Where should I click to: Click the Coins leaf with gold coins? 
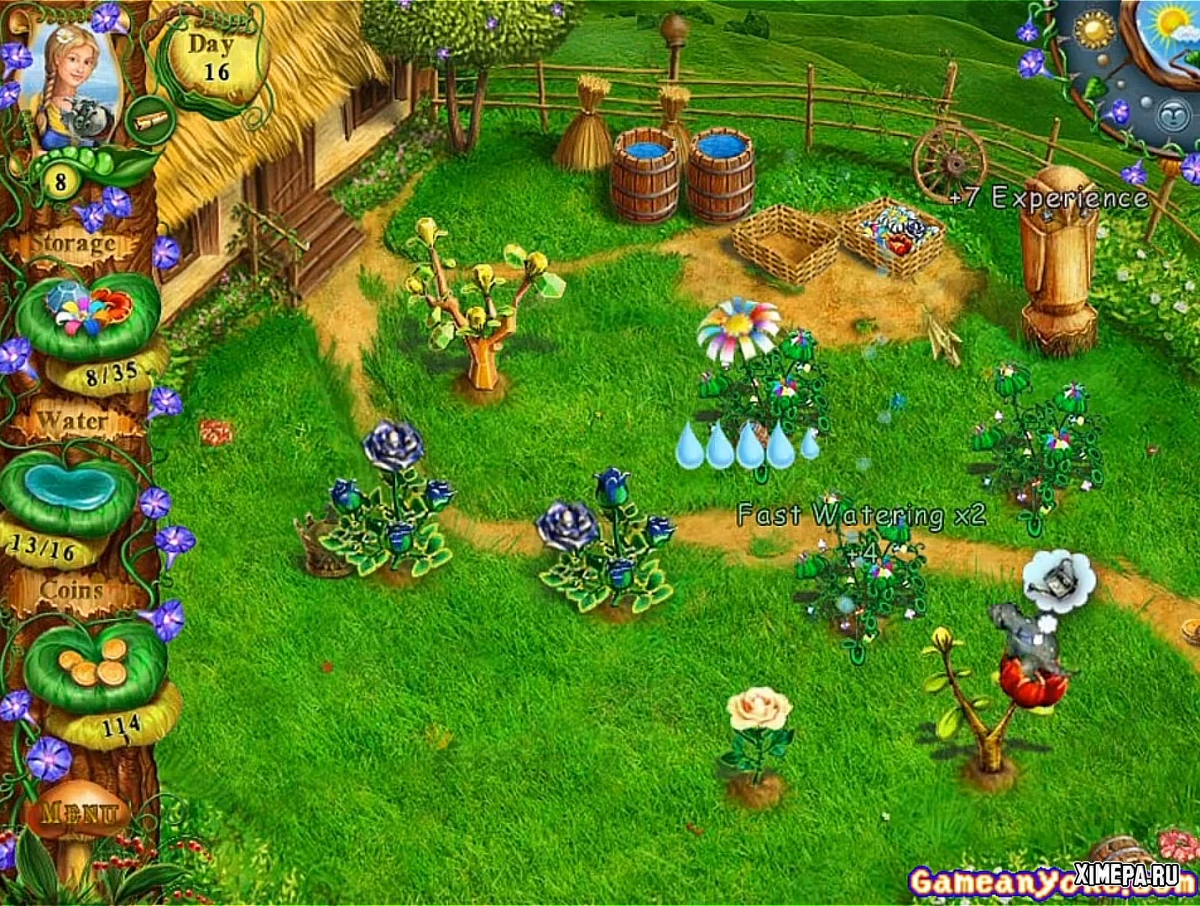click(x=94, y=662)
